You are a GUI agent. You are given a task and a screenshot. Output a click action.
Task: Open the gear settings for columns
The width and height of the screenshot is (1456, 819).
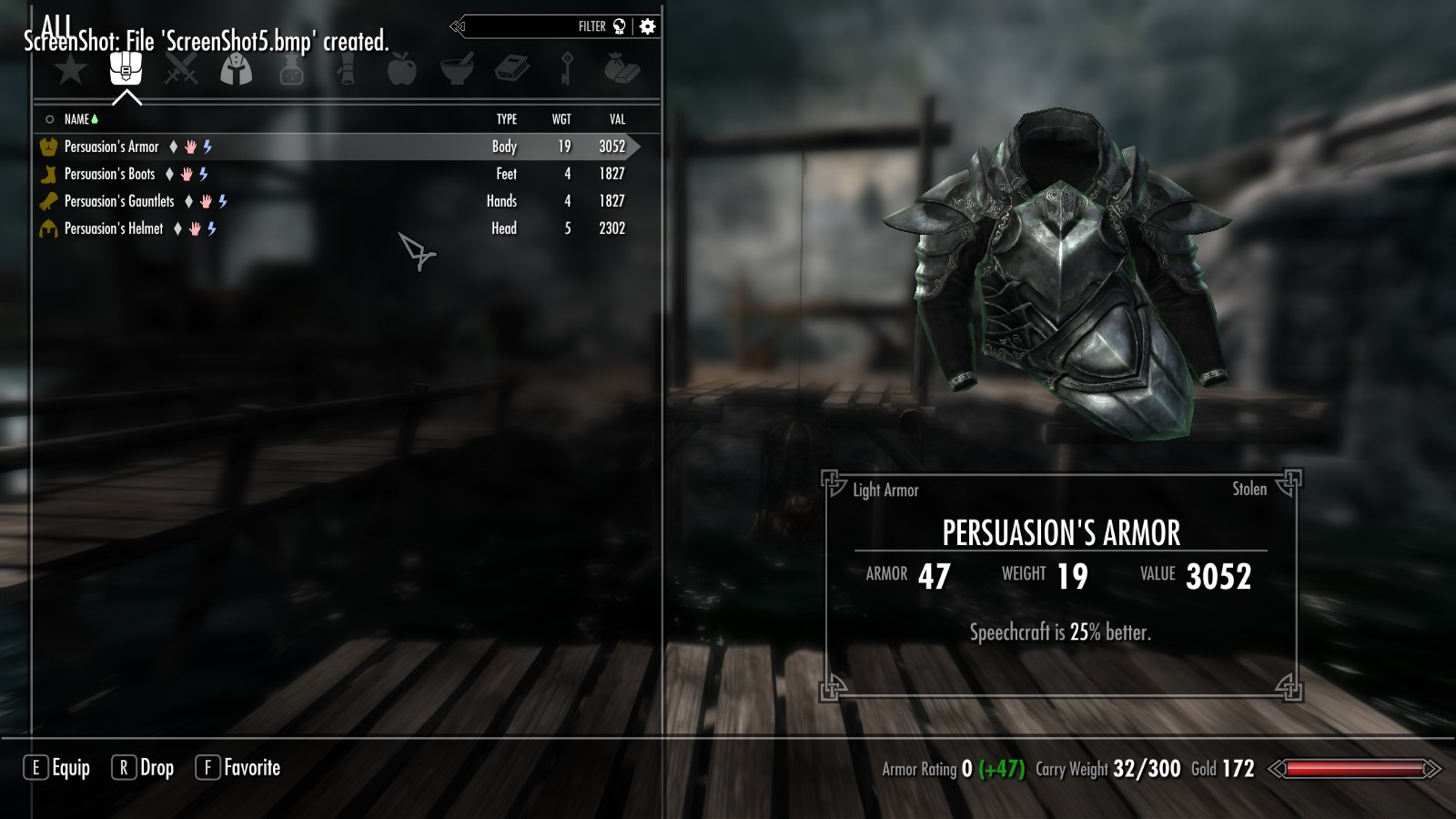(x=648, y=26)
